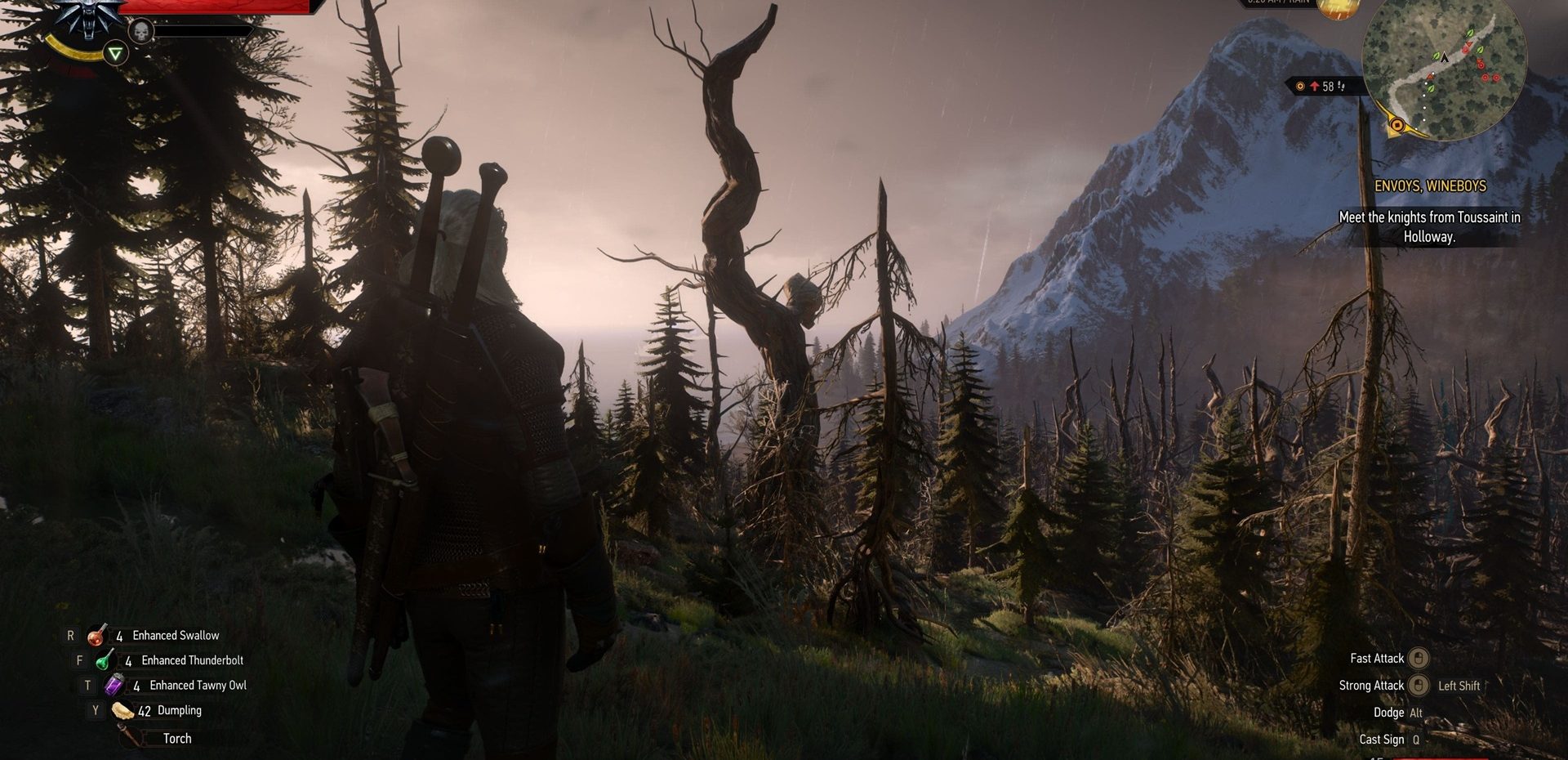
Task: Select the green triangle sign icon
Action: (118, 54)
